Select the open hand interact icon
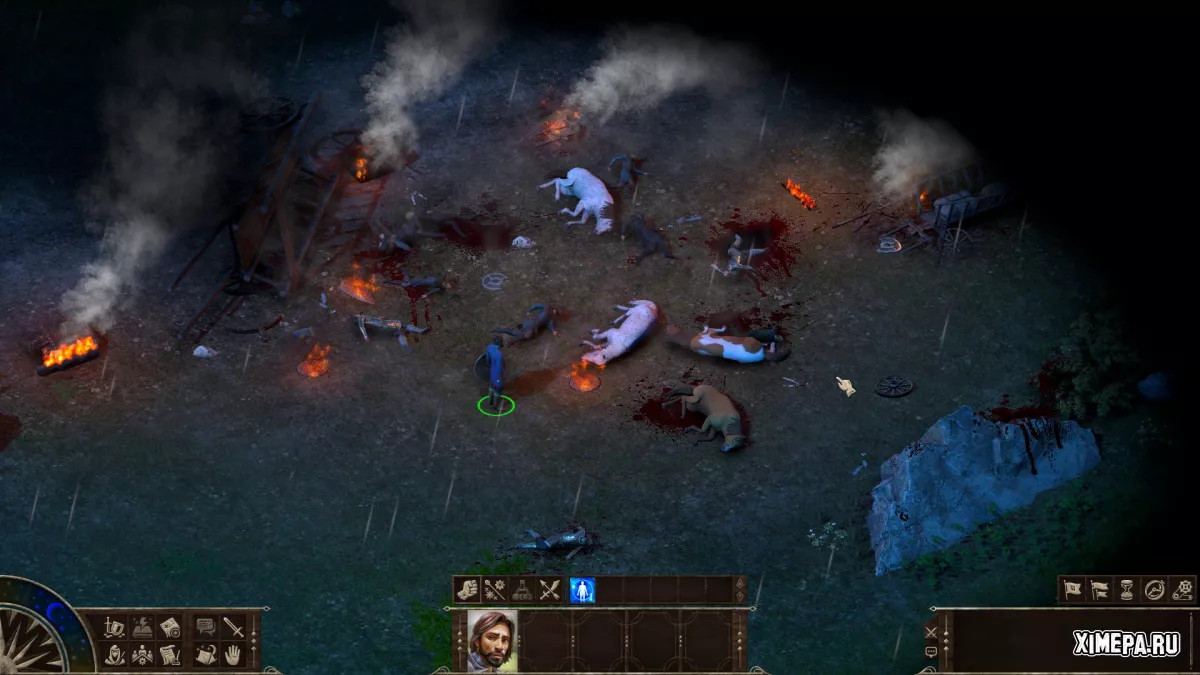 coord(233,655)
